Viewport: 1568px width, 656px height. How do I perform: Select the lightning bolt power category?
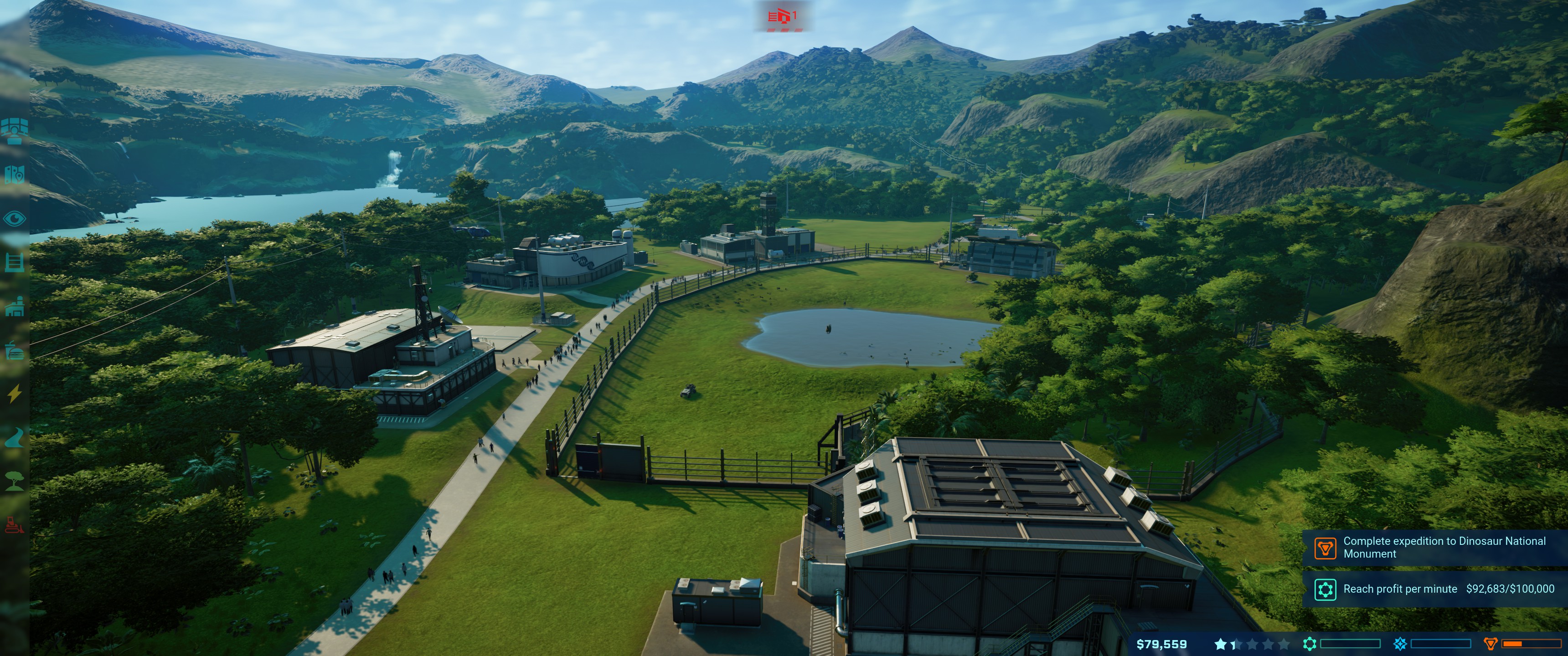coord(15,394)
